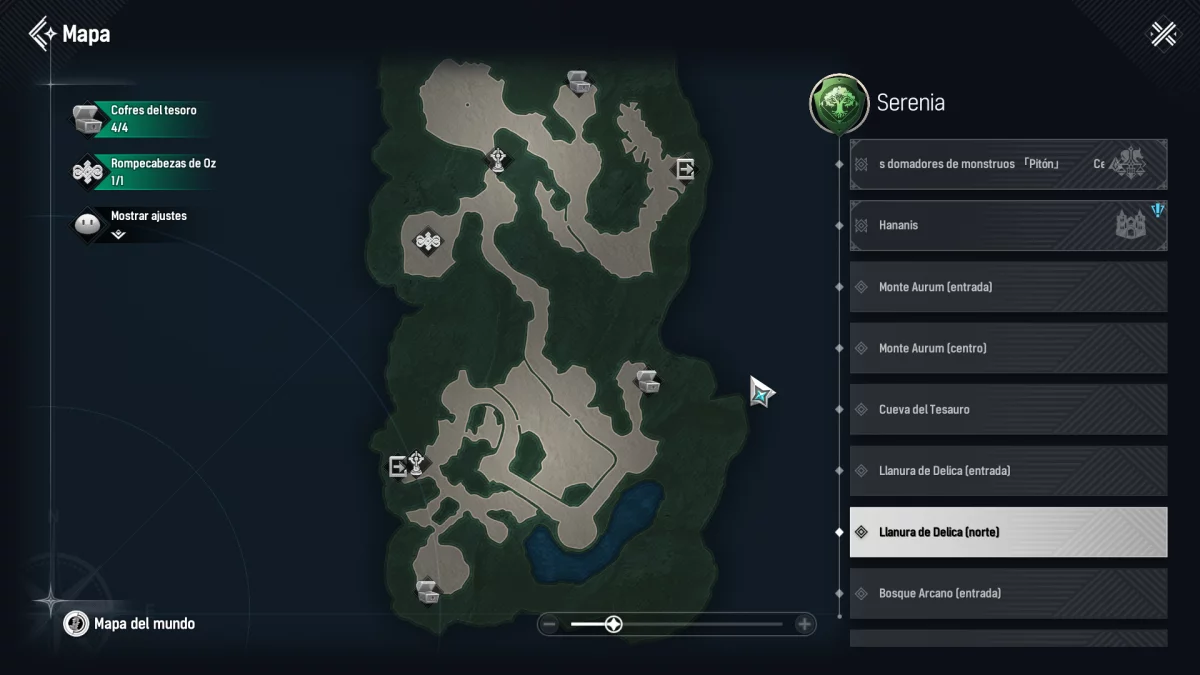This screenshot has height=675, width=1200.
Task: Go to Cueva del Tesoro entry
Action: 1008,409
